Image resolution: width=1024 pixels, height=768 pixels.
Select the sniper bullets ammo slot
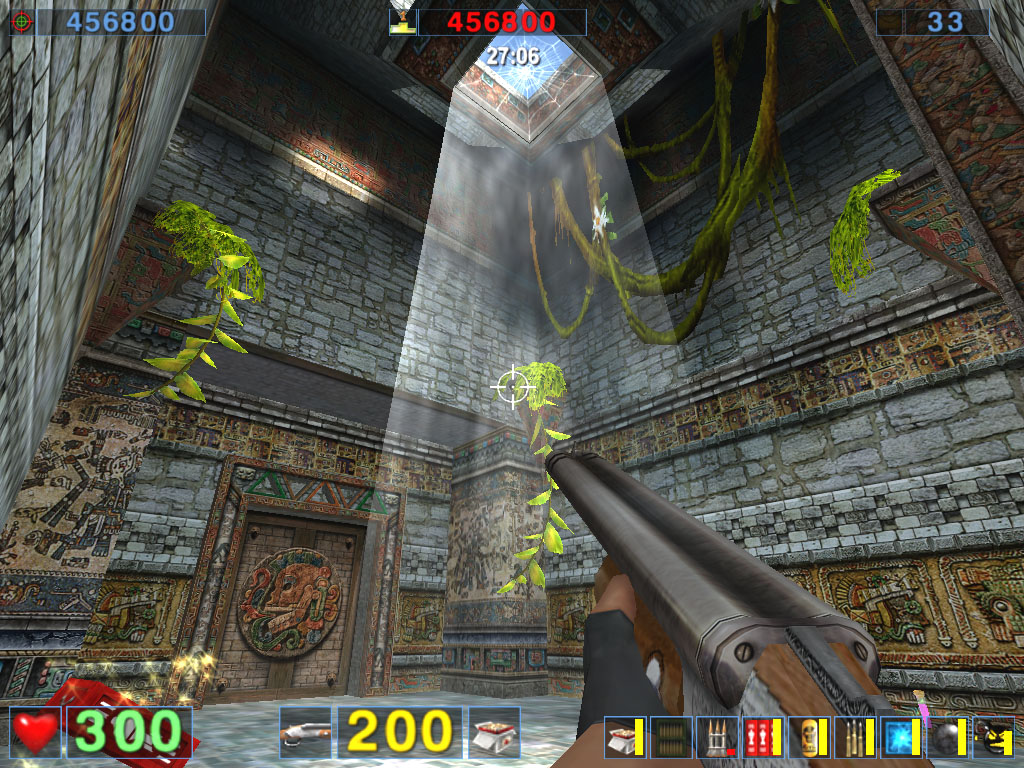pyautogui.click(x=855, y=737)
